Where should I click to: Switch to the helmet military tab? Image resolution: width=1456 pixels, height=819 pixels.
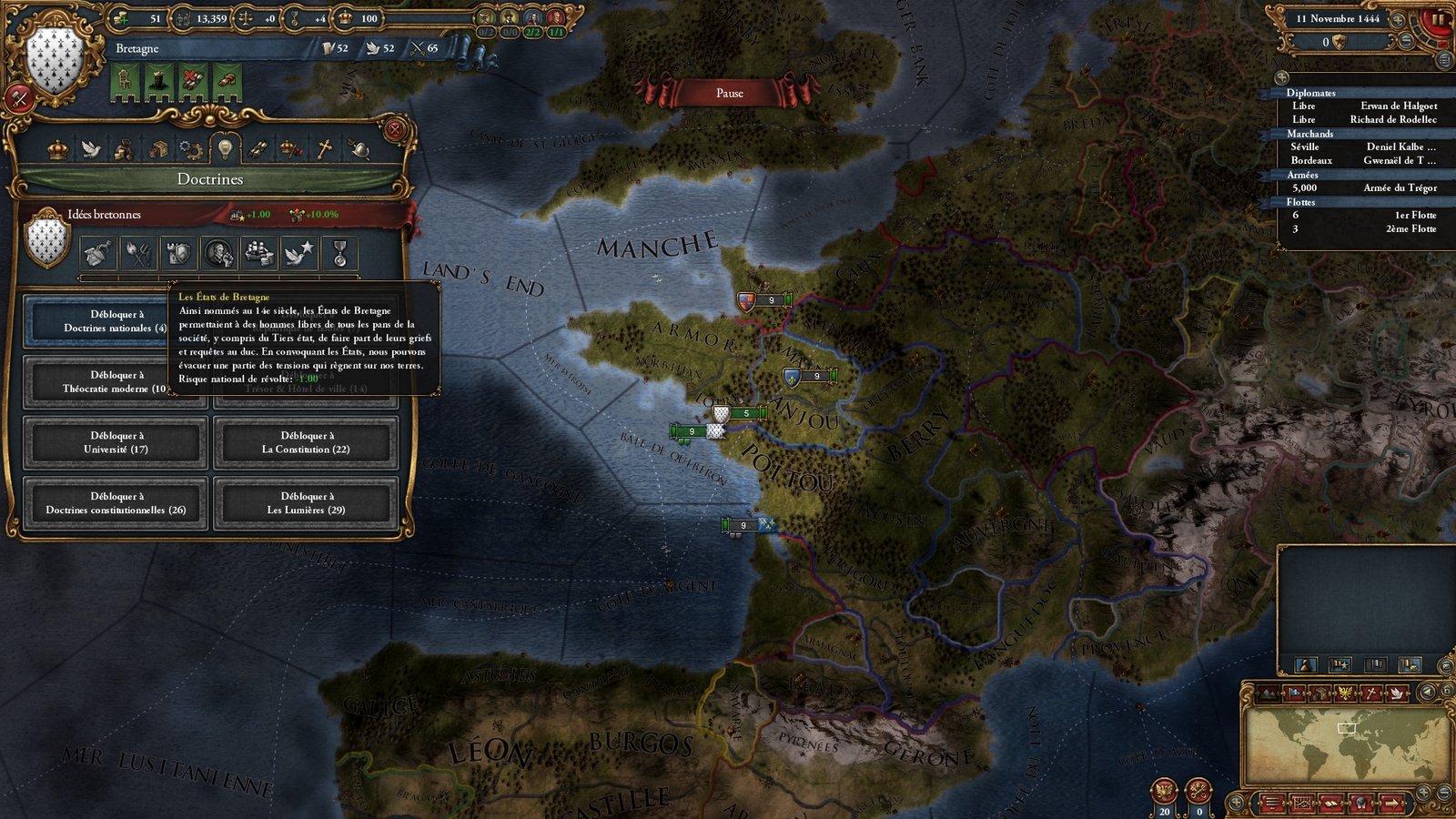(359, 148)
